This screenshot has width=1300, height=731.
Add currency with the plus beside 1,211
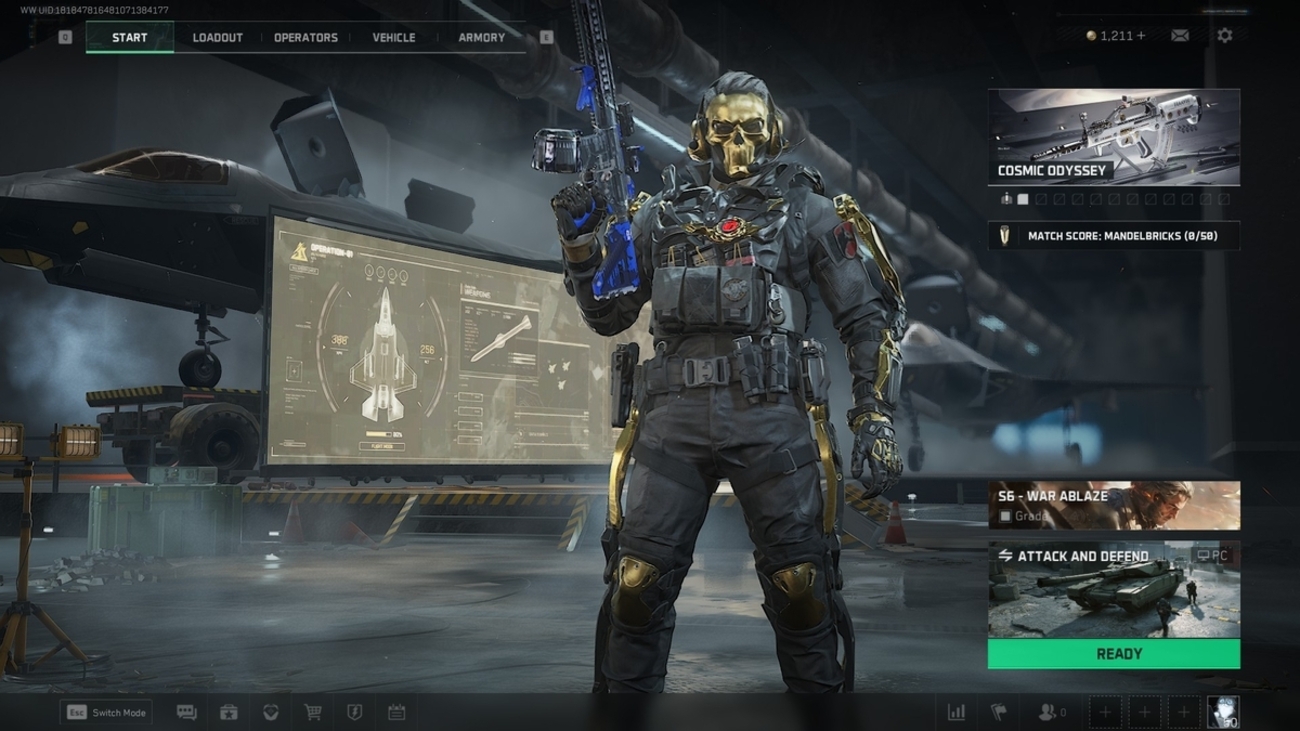coord(1141,36)
